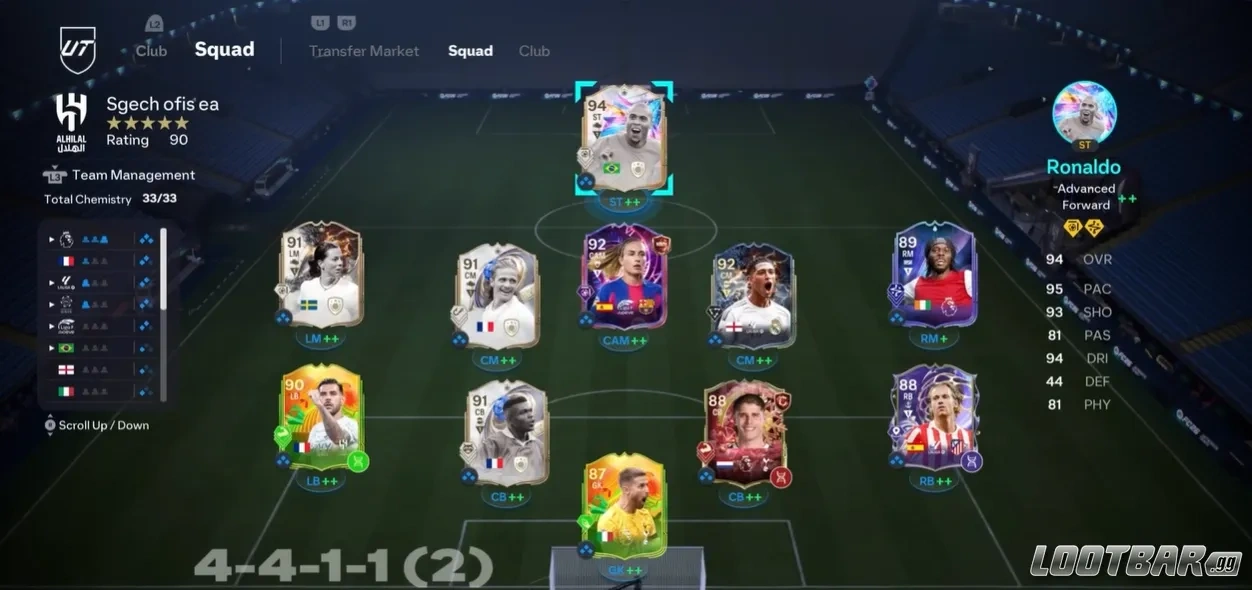Select the 92 CAM Barcelona card
This screenshot has height=590, width=1252.
point(627,277)
